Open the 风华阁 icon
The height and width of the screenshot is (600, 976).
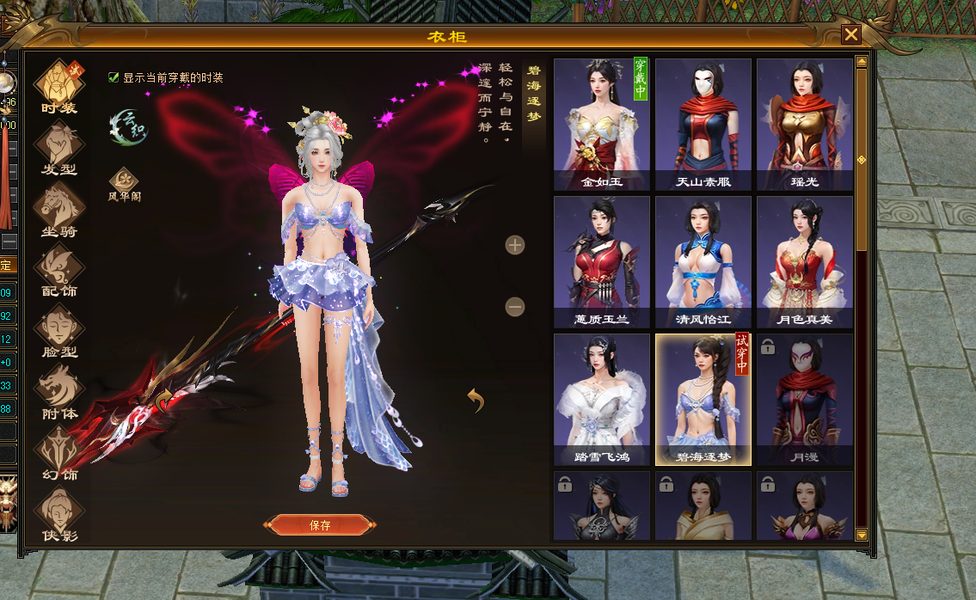(125, 183)
